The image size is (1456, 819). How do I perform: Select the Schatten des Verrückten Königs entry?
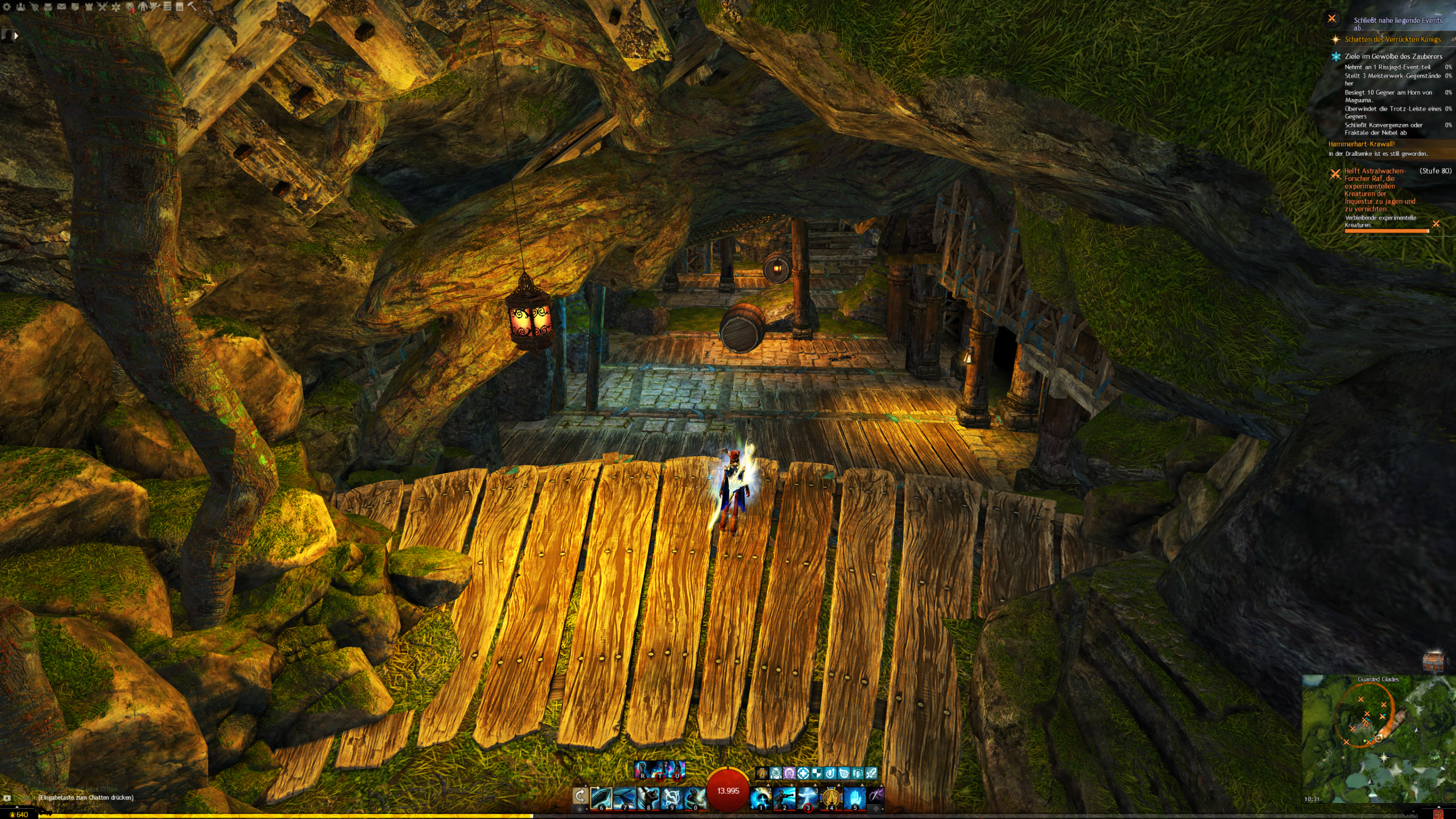click(x=1392, y=39)
